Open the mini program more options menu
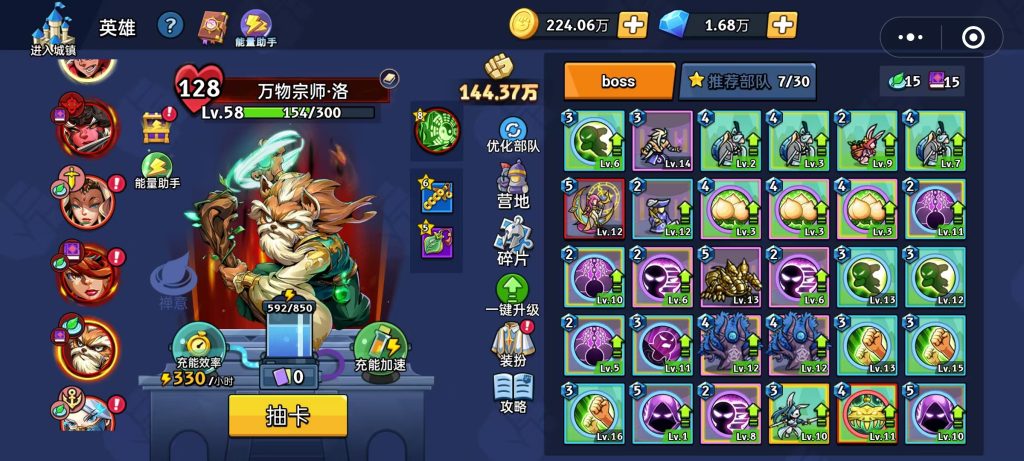Viewport: 1024px width, 461px height. point(911,37)
